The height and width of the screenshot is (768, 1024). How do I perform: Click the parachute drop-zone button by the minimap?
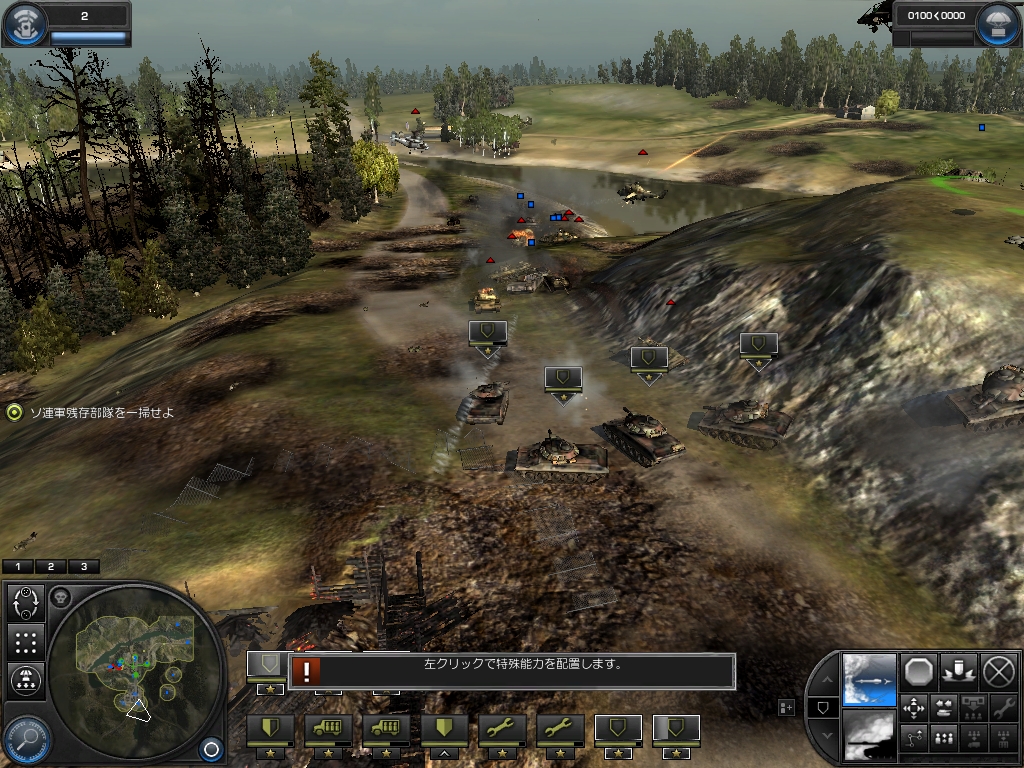click(26, 680)
